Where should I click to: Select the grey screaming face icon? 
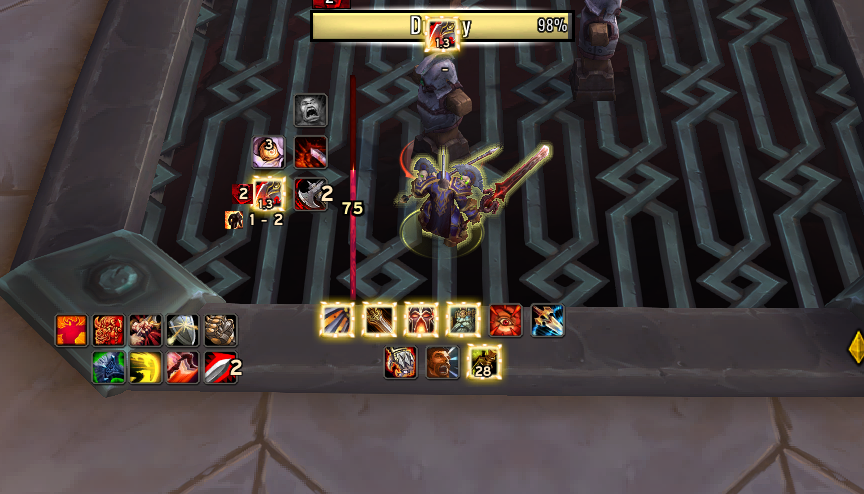[x=311, y=110]
